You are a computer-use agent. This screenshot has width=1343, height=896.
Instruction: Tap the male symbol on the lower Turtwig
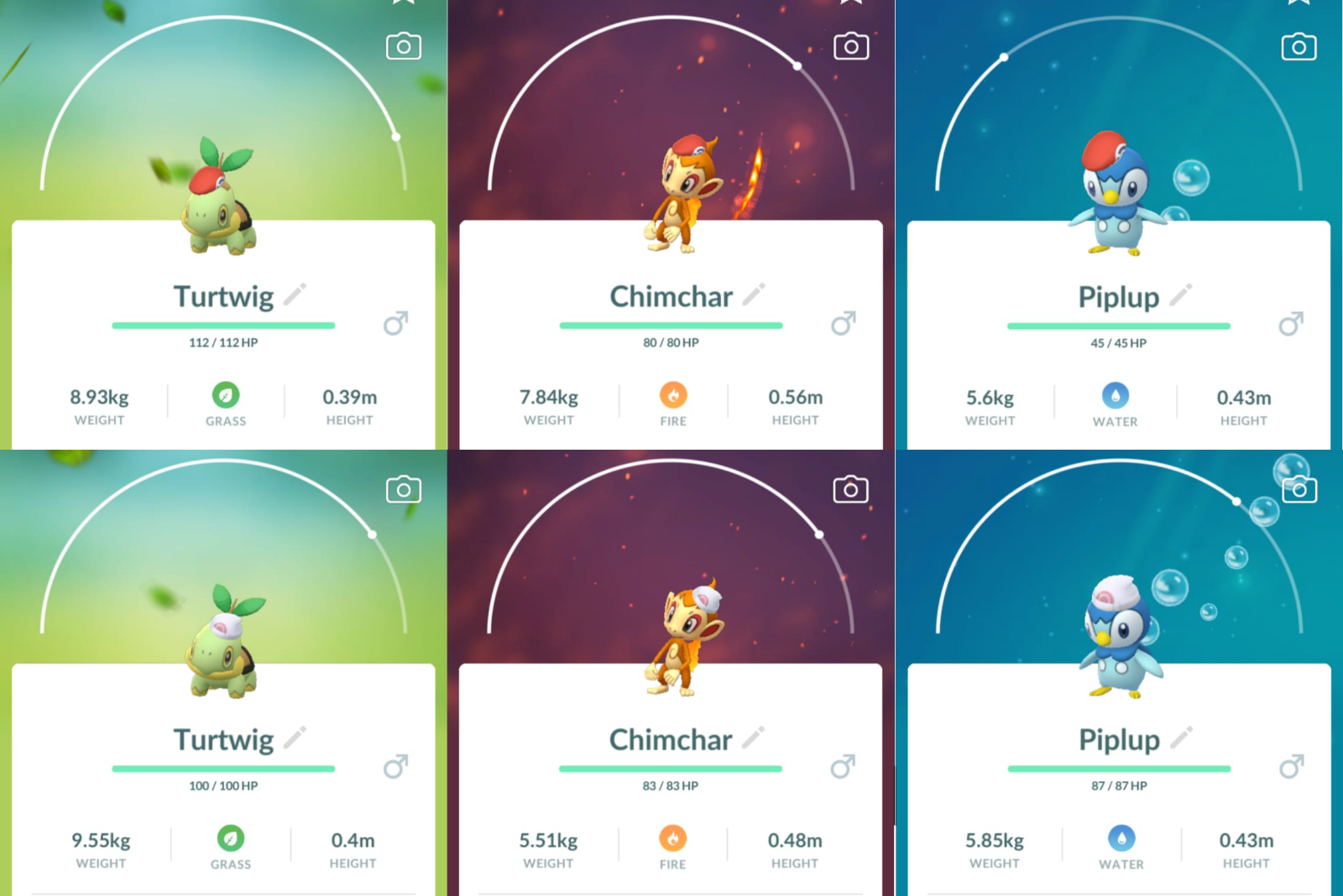(395, 766)
